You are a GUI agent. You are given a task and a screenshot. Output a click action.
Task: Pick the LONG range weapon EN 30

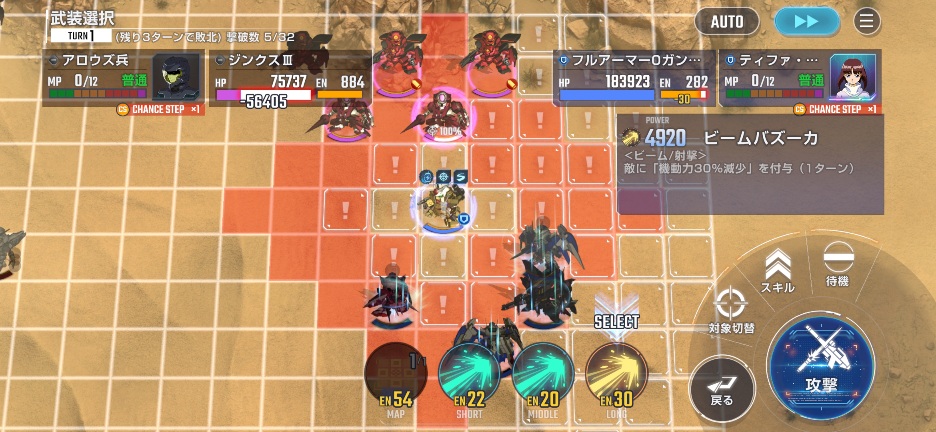615,374
